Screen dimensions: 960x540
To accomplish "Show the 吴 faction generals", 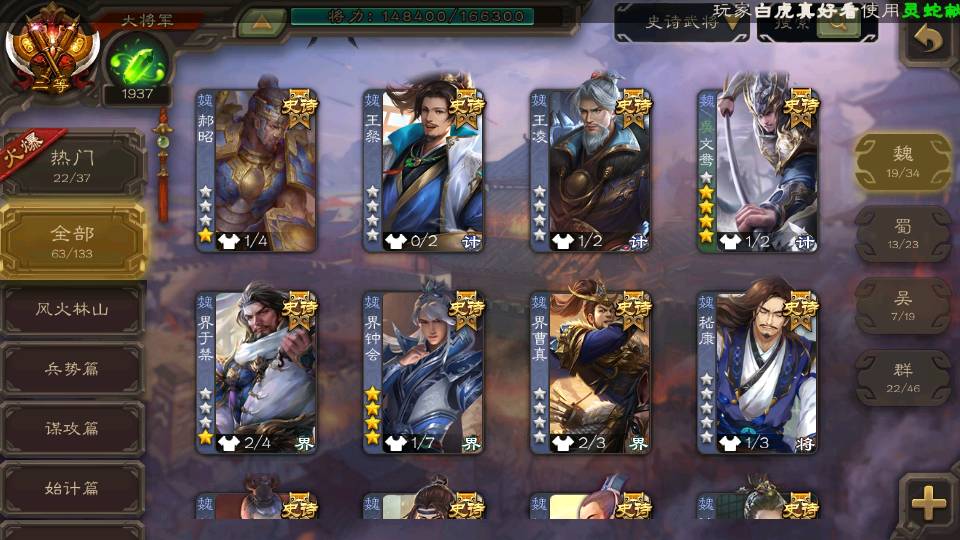I will point(902,305).
